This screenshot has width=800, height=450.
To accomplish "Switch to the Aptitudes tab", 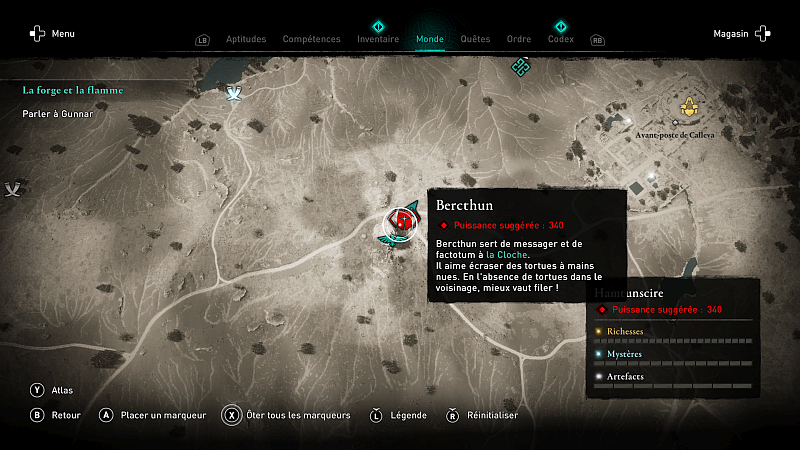I will point(246,39).
